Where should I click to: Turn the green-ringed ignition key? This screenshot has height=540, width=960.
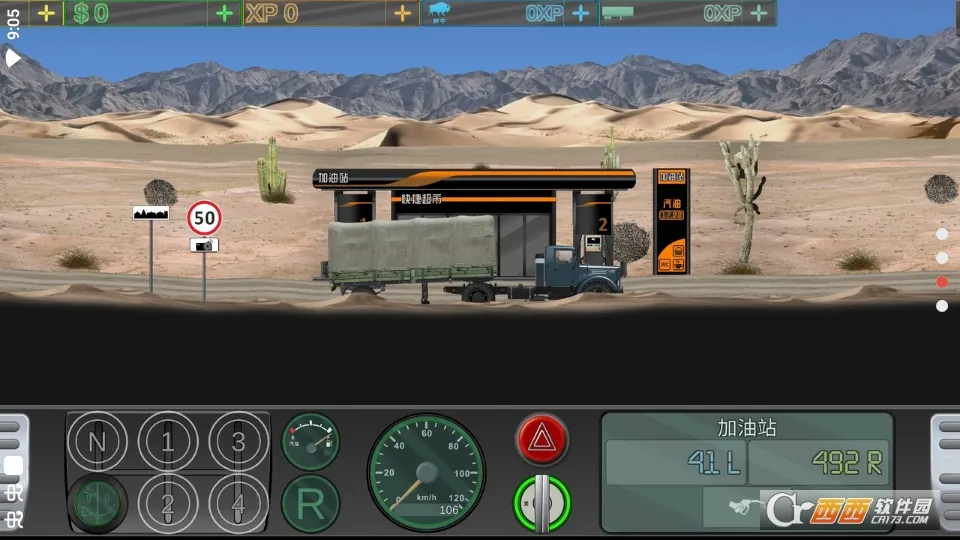[542, 502]
